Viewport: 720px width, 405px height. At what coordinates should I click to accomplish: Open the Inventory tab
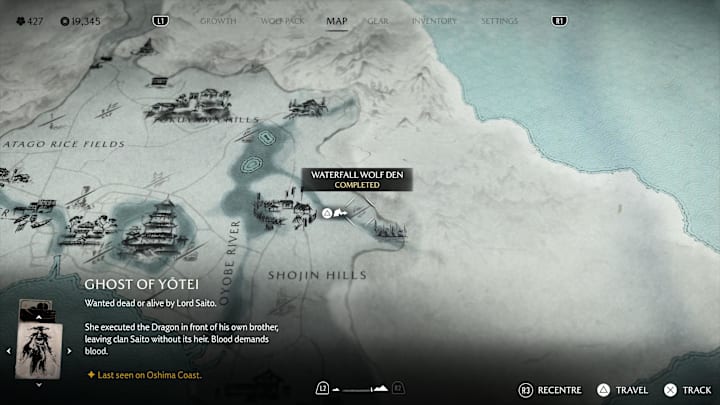coord(435,20)
